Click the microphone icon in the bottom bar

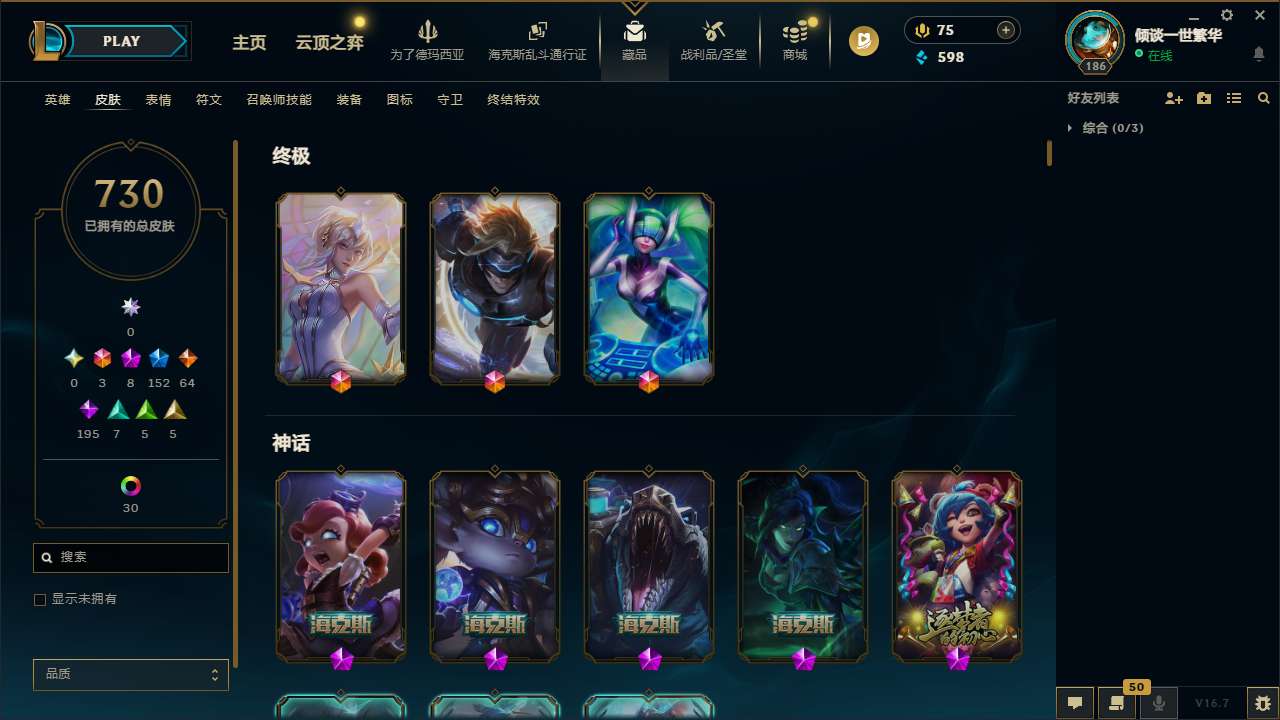[x=1159, y=703]
